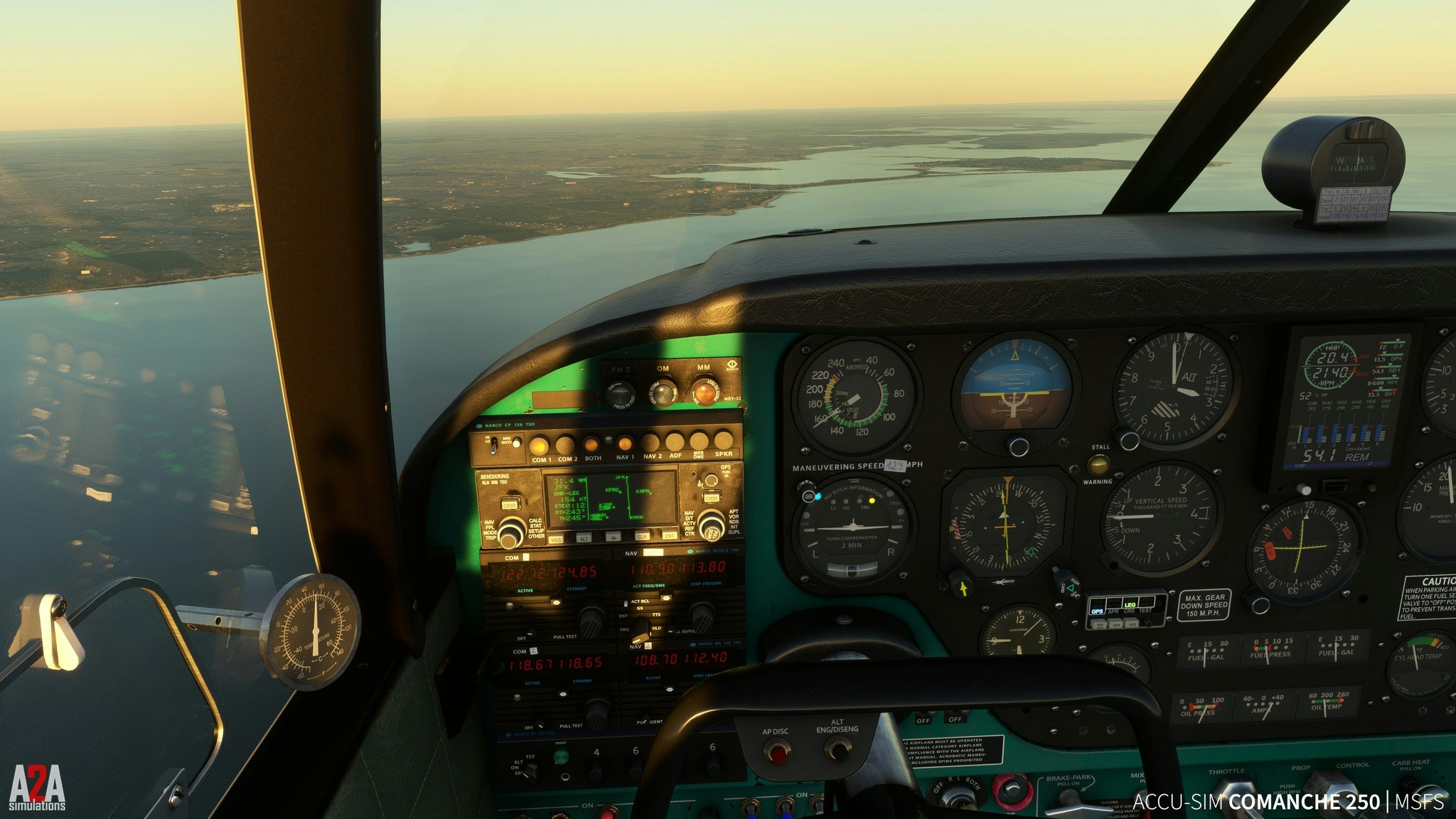Click the transponder IDENT button
The image size is (1456, 819).
pyautogui.click(x=562, y=756)
